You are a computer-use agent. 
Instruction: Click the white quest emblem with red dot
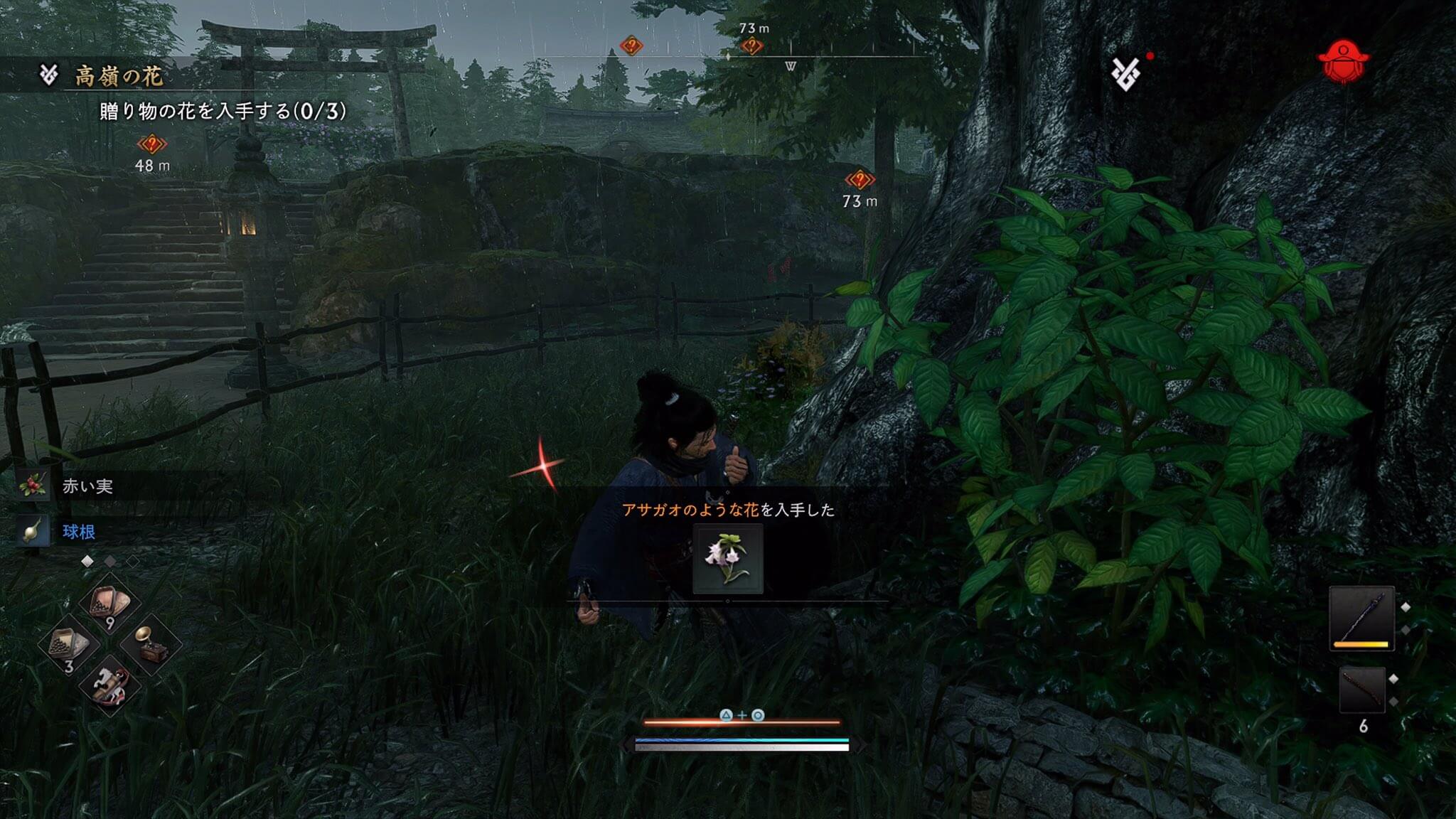click(x=1126, y=73)
